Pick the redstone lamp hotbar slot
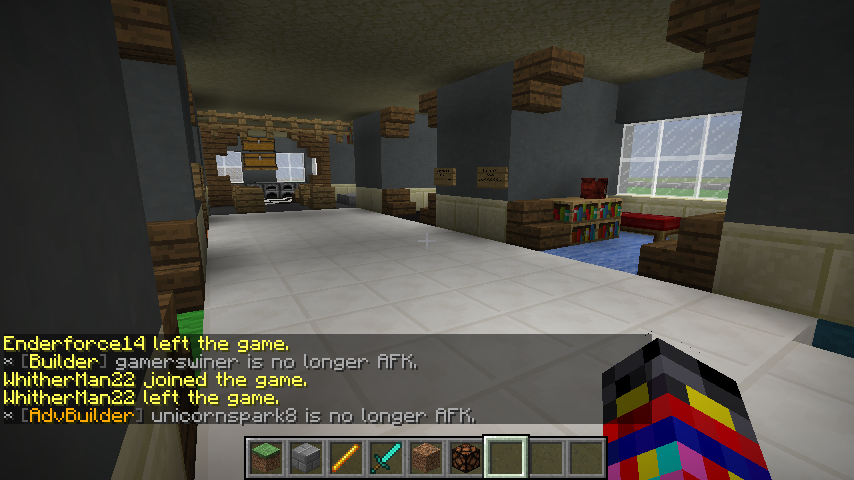This screenshot has width=854, height=480. [x=466, y=457]
